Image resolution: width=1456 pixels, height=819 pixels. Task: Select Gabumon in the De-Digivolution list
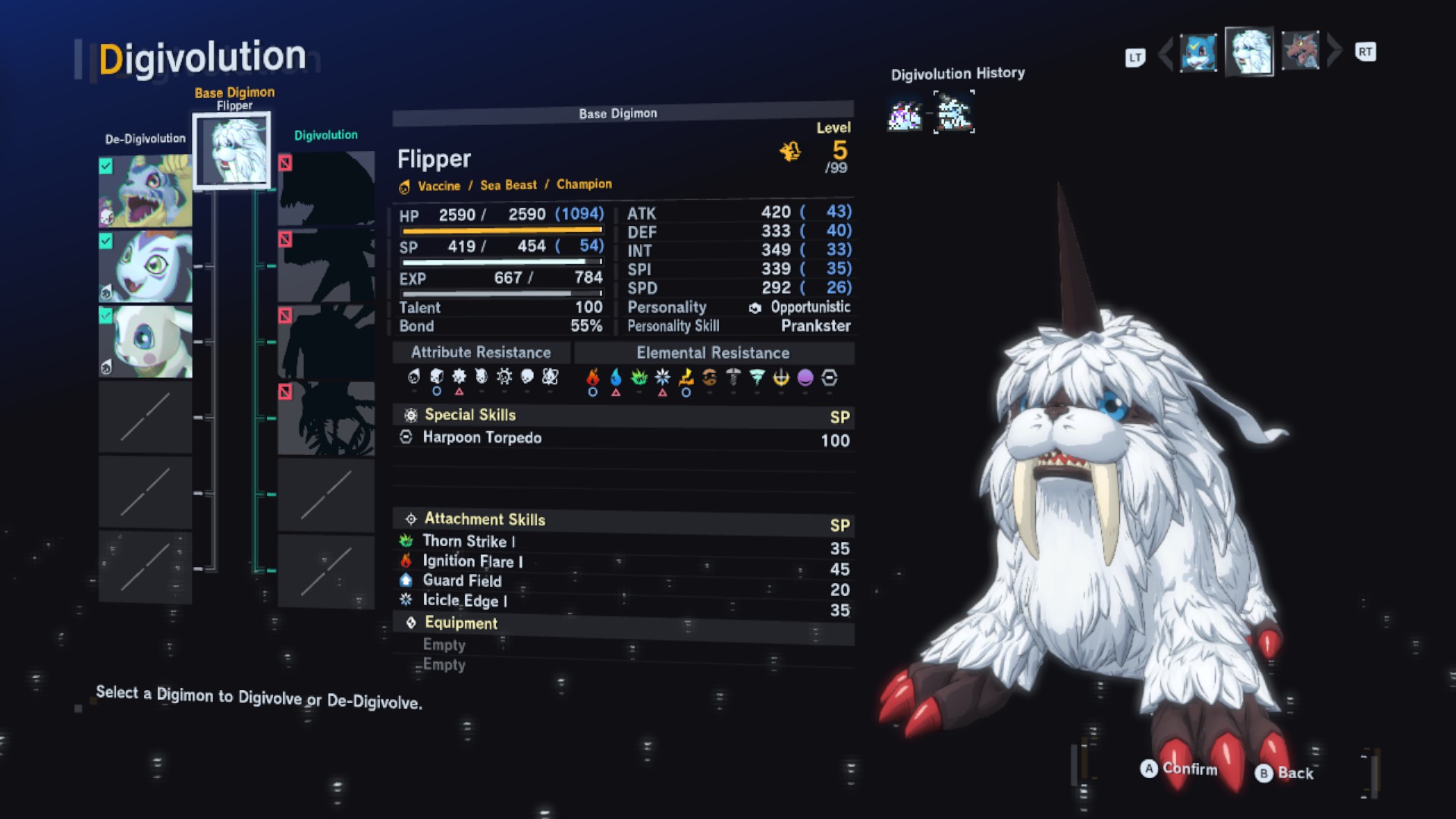tap(145, 190)
